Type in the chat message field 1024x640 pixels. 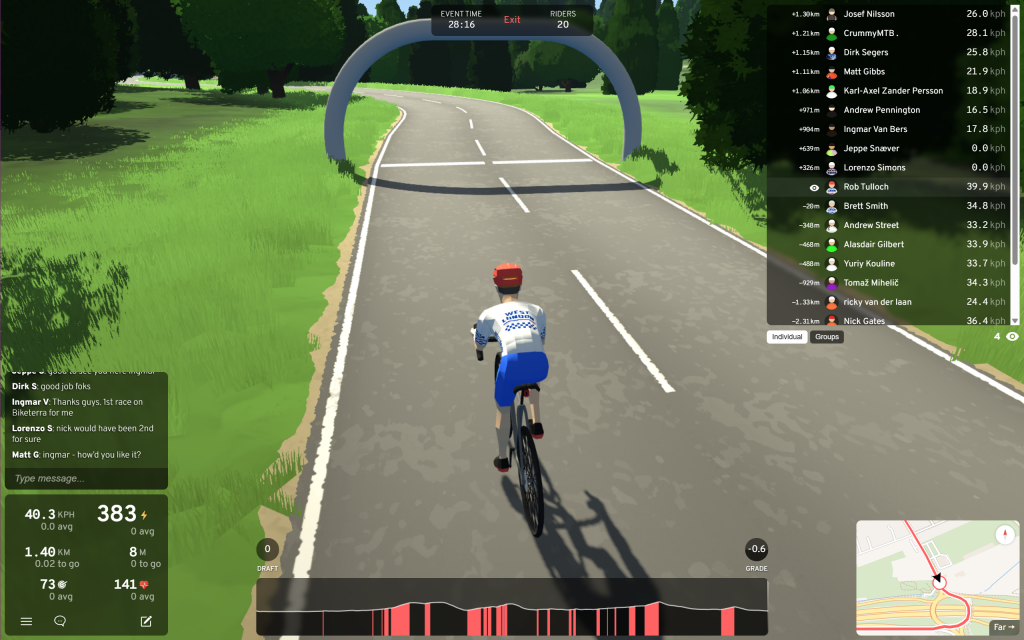85,478
